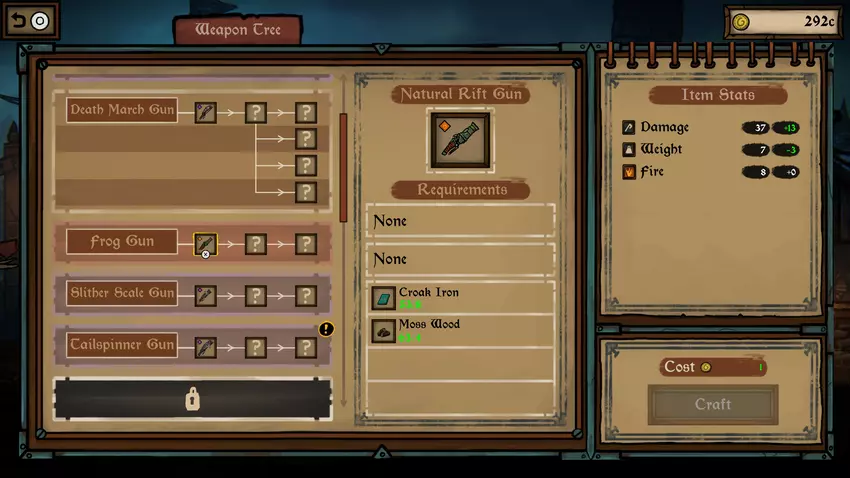Select the Tailspinner Gun tree entry

(x=121, y=345)
